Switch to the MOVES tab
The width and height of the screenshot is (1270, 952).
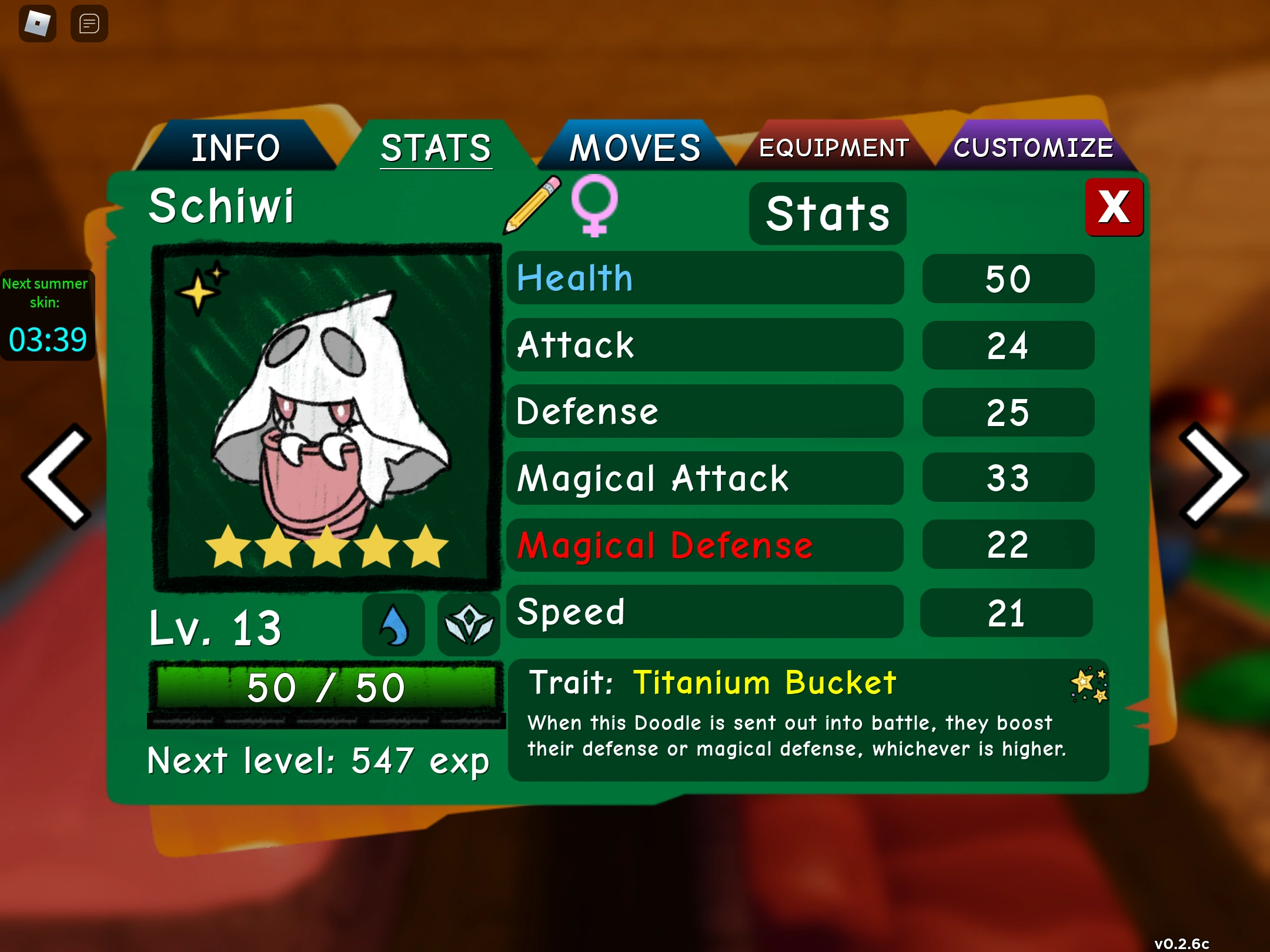pyautogui.click(x=634, y=146)
